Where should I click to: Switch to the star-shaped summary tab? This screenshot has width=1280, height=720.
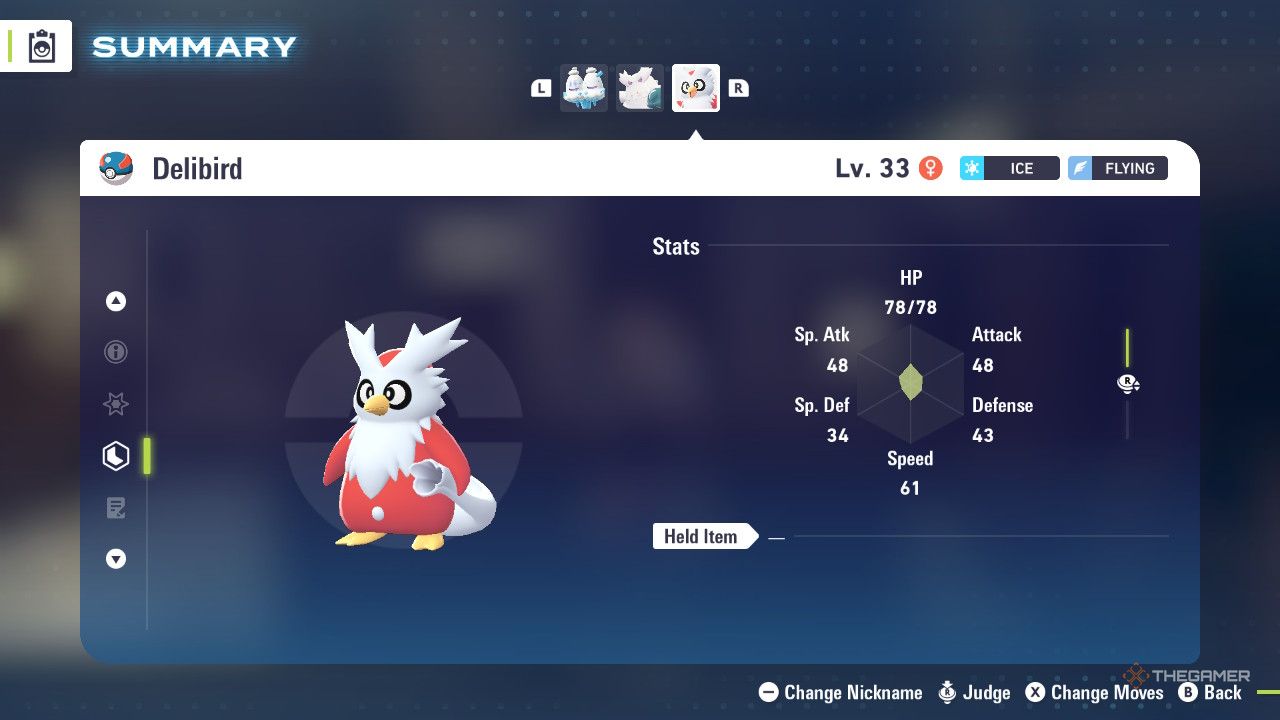(116, 404)
